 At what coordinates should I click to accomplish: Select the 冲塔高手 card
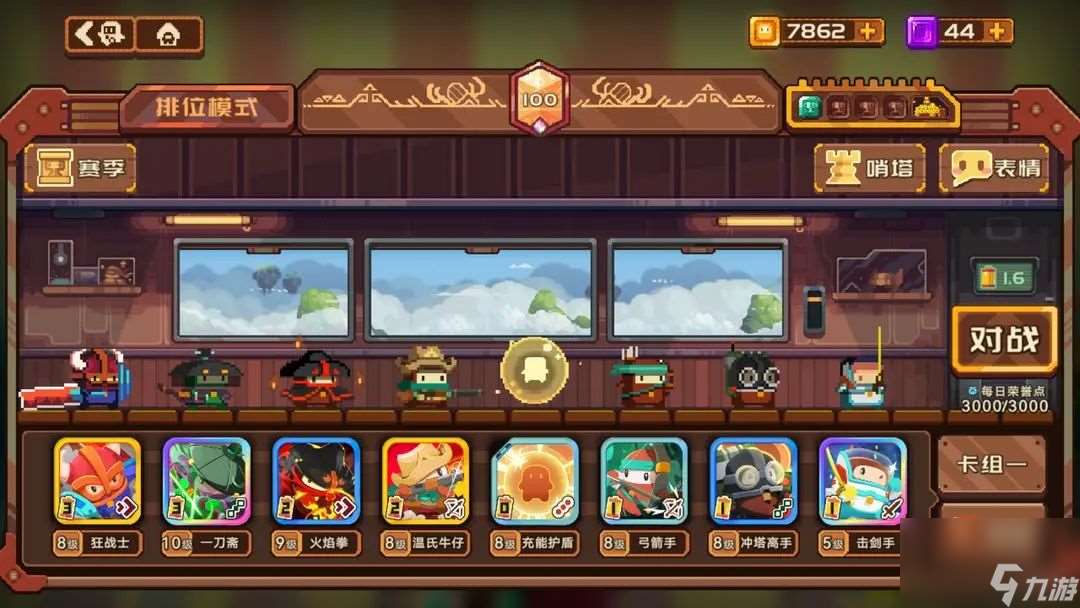(x=753, y=482)
